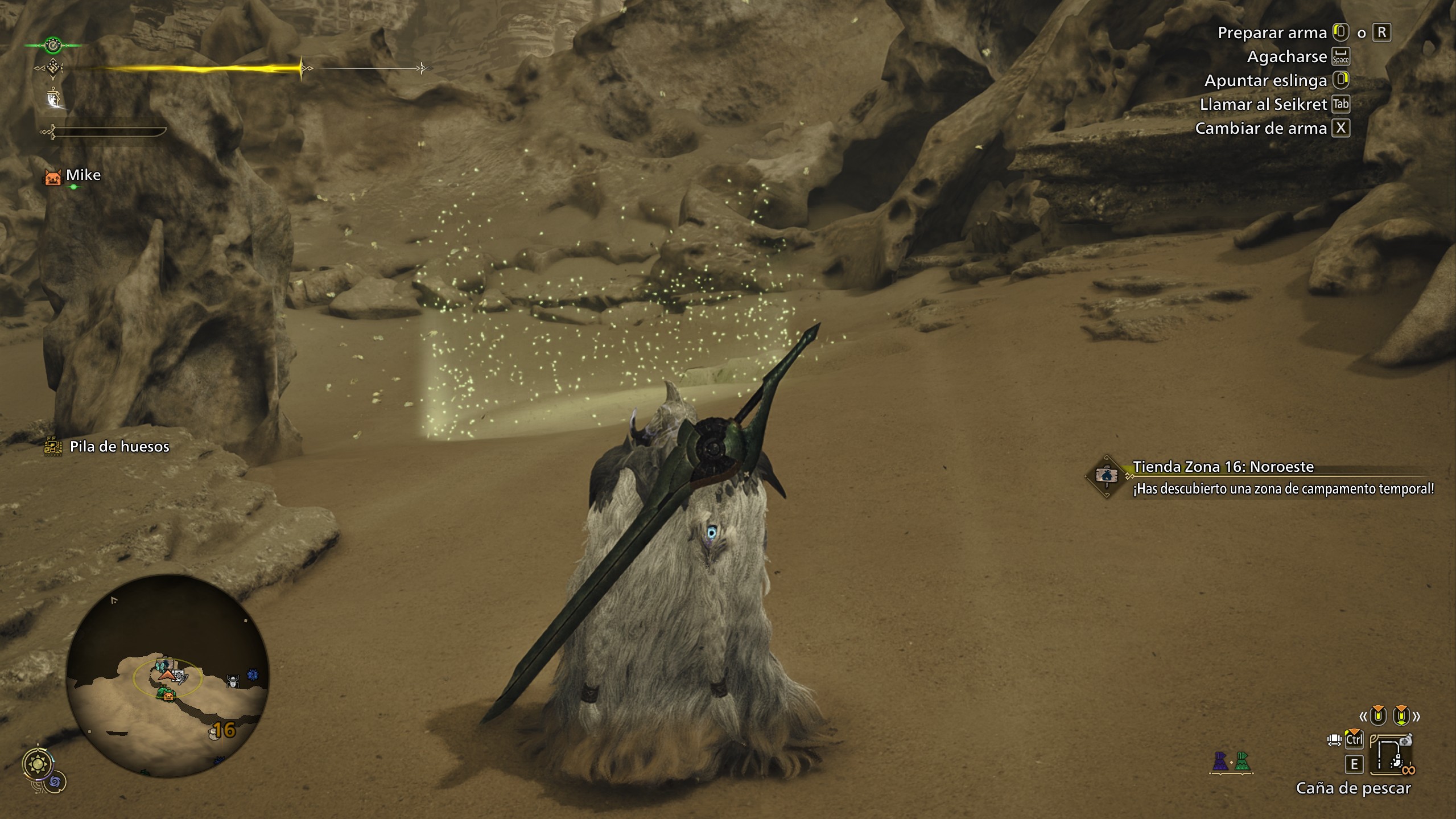Click the Pila de huesos gathering entry
The image size is (1456, 819).
119,447
